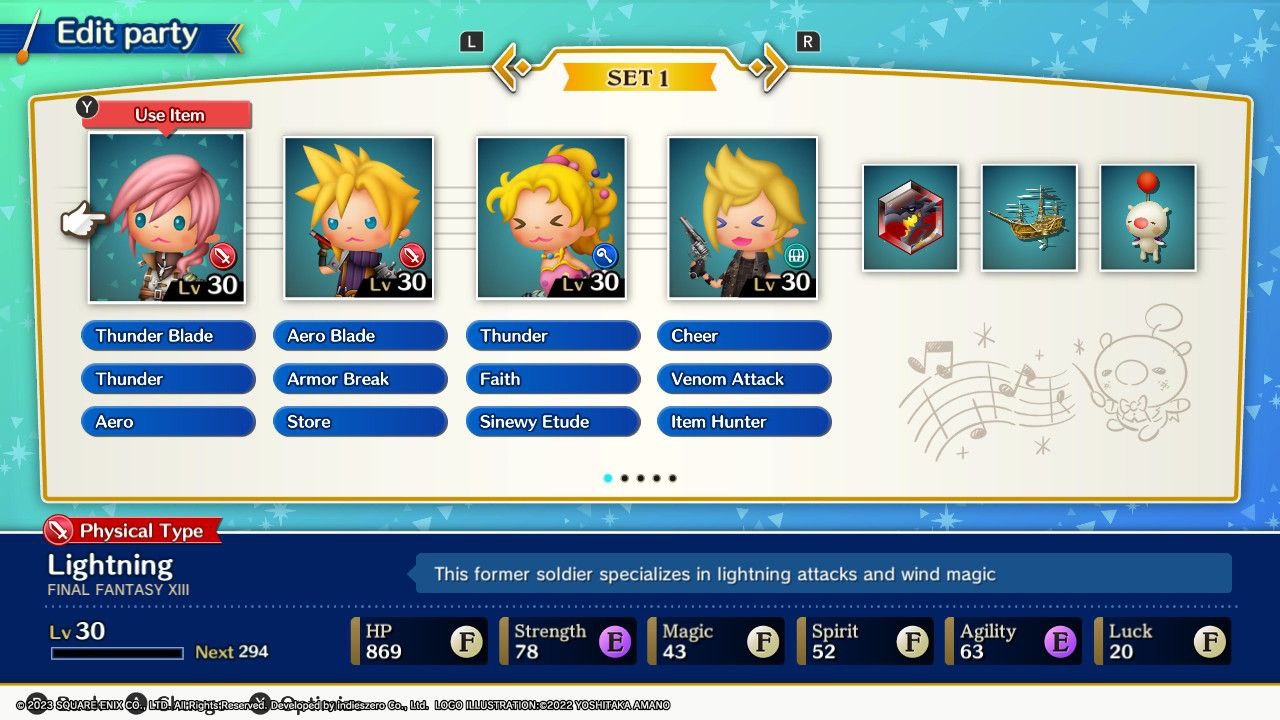Select the Venom Attack ability
The height and width of the screenshot is (720, 1280).
click(744, 379)
